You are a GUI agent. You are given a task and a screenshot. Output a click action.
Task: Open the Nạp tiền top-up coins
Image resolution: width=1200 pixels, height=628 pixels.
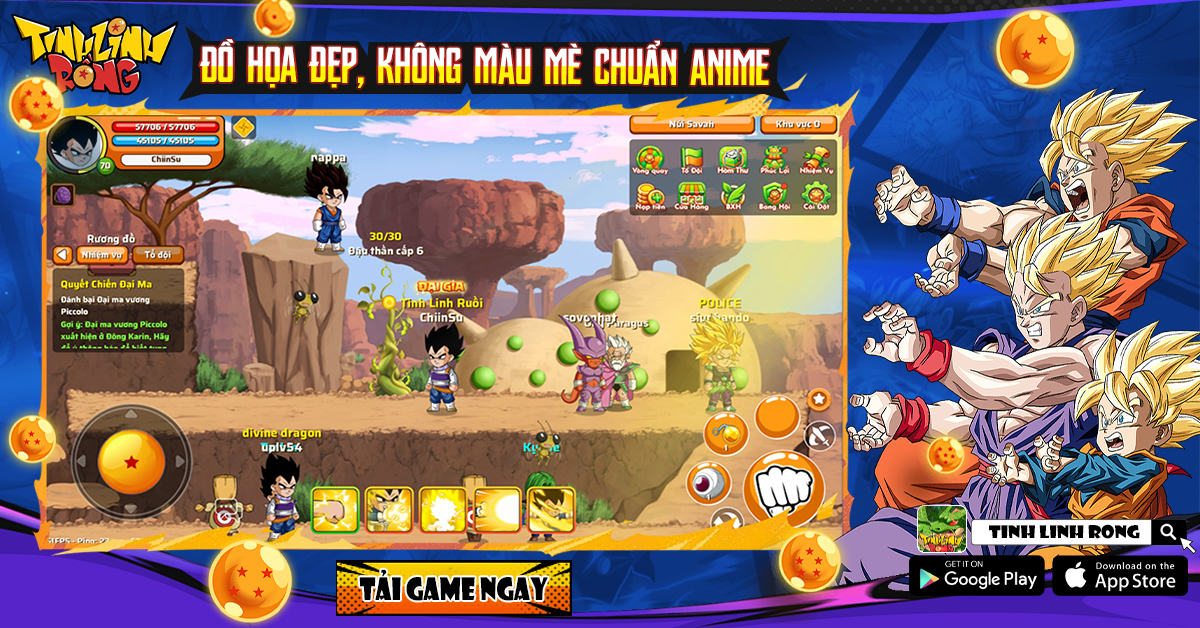(650, 195)
